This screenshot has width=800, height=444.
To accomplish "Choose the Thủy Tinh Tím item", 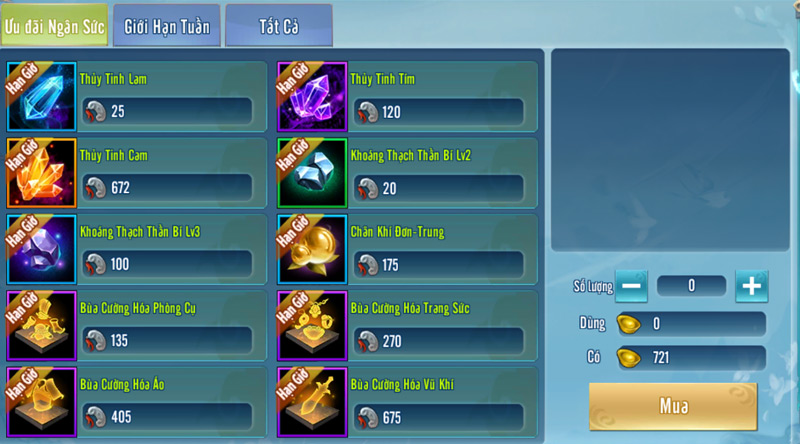I will click(407, 97).
